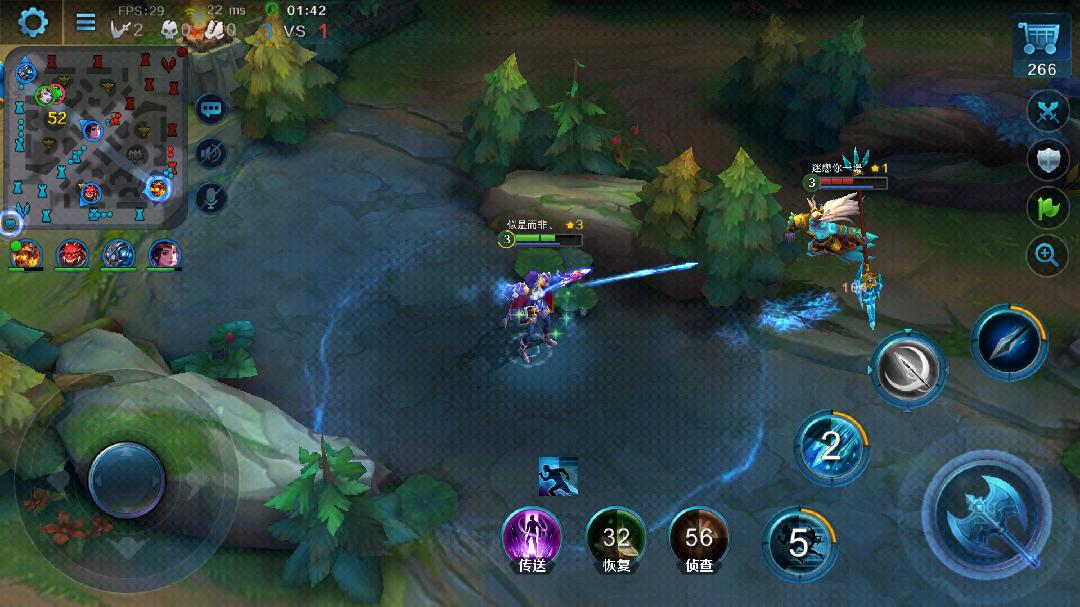Viewport: 1080px width, 607px height.
Task: Tap the magnifier camera zoom button
Action: (x=1047, y=255)
